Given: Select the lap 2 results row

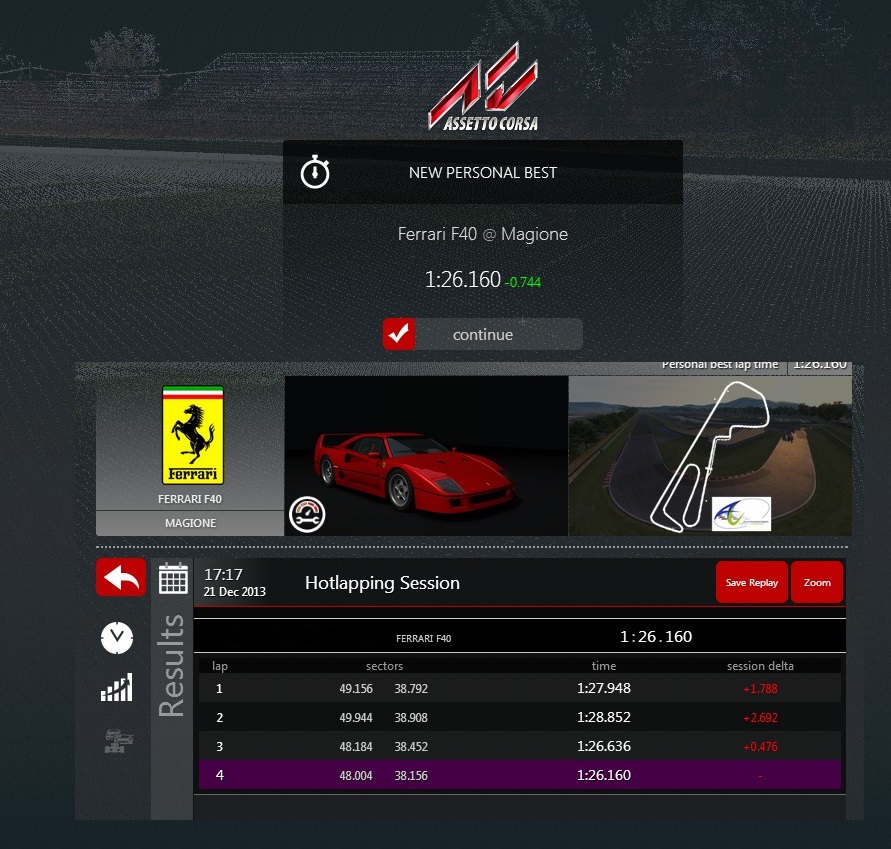Looking at the screenshot, I should [x=520, y=717].
